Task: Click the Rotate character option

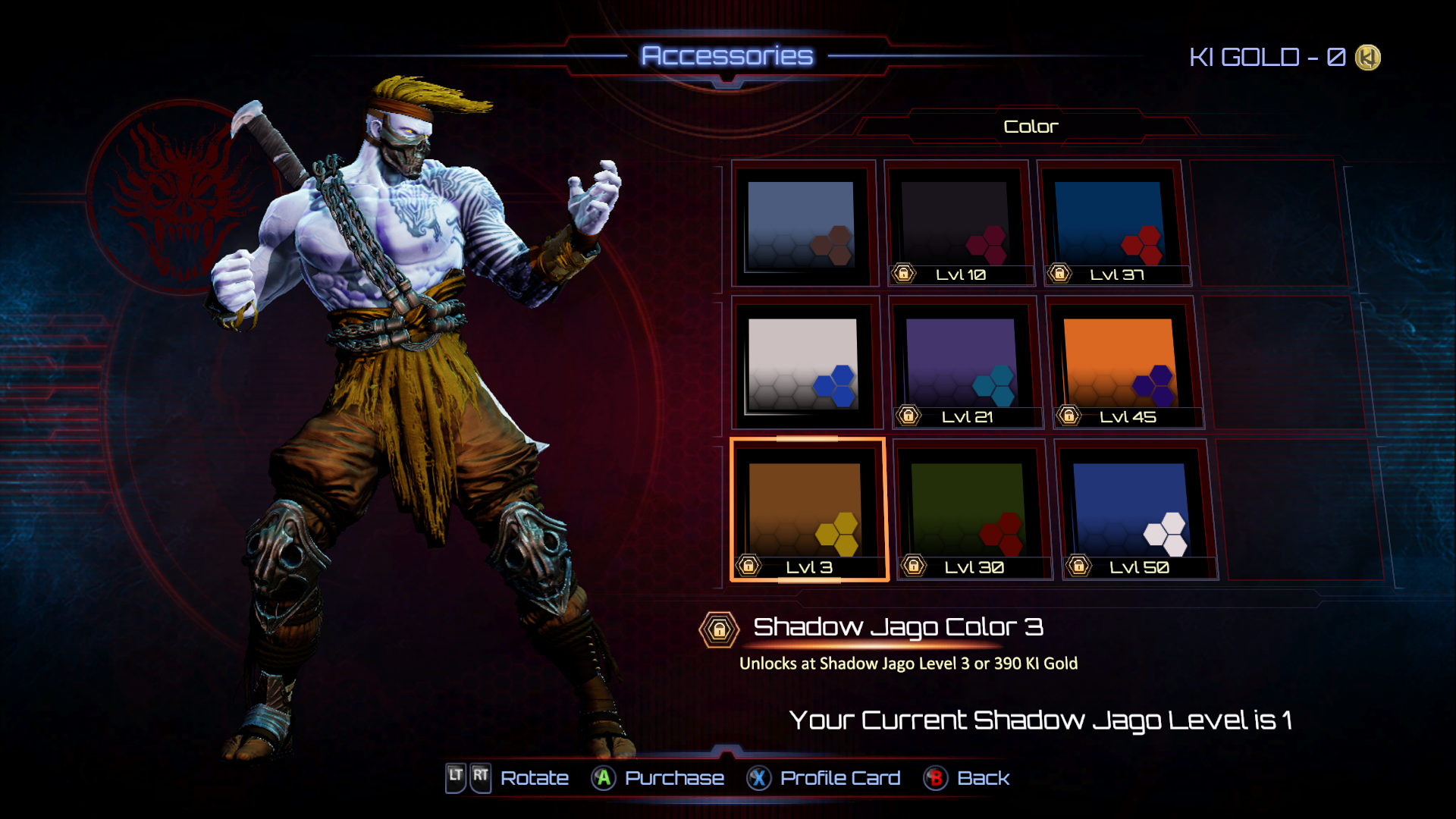Action: [508, 778]
